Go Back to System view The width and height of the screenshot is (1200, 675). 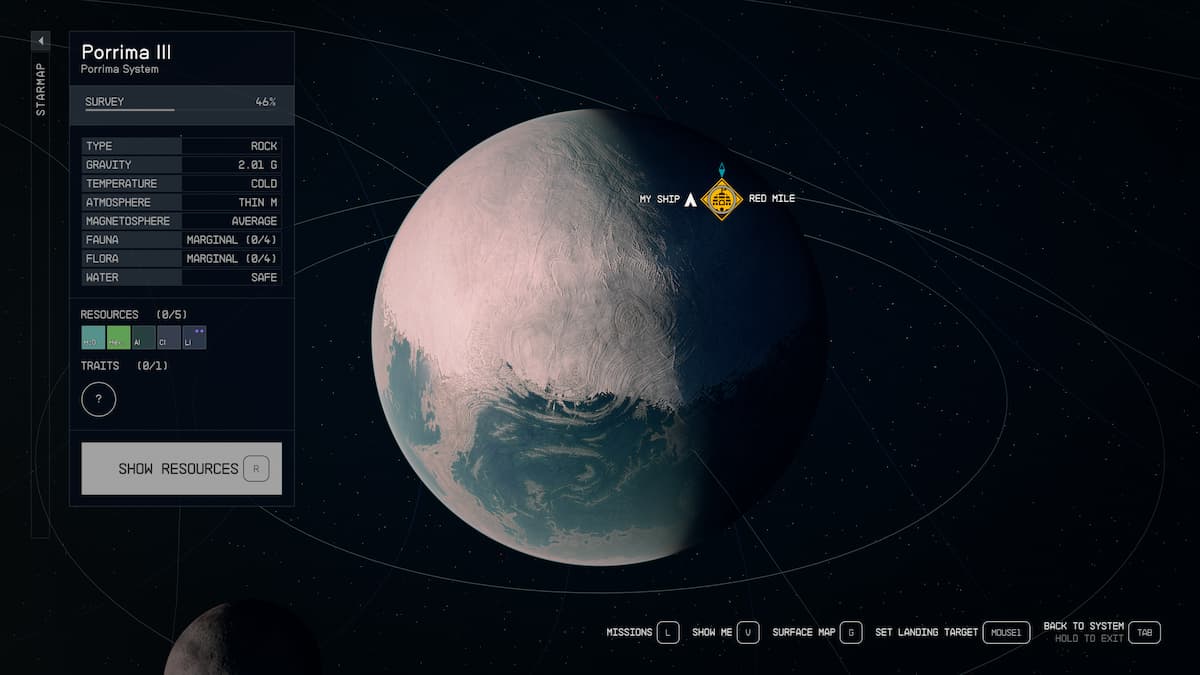click(1145, 632)
